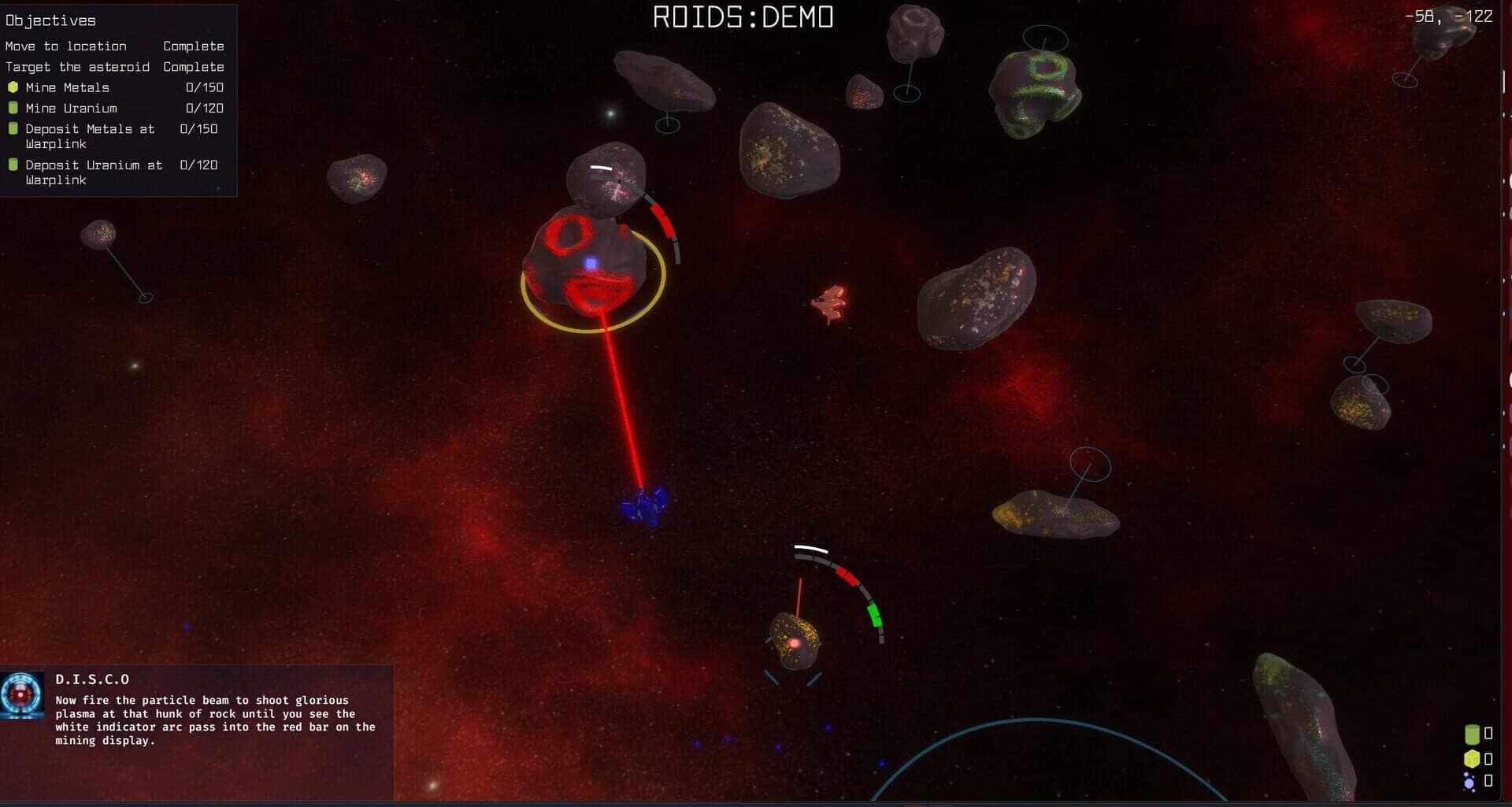Image resolution: width=1512 pixels, height=807 pixels.
Task: Expand the Objectives panel header
Action: (x=50, y=20)
